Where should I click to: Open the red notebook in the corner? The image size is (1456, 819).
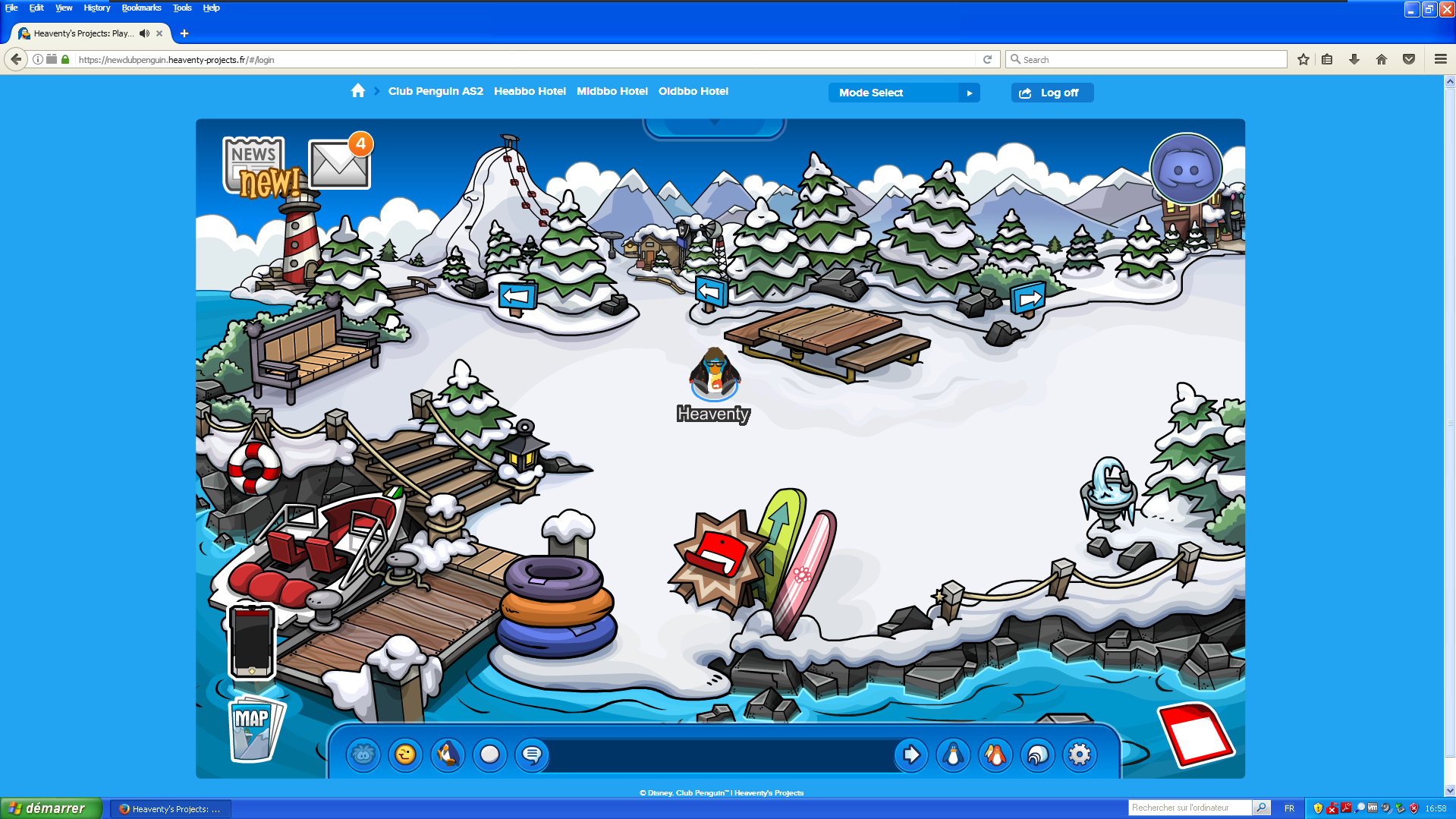[x=1195, y=734]
